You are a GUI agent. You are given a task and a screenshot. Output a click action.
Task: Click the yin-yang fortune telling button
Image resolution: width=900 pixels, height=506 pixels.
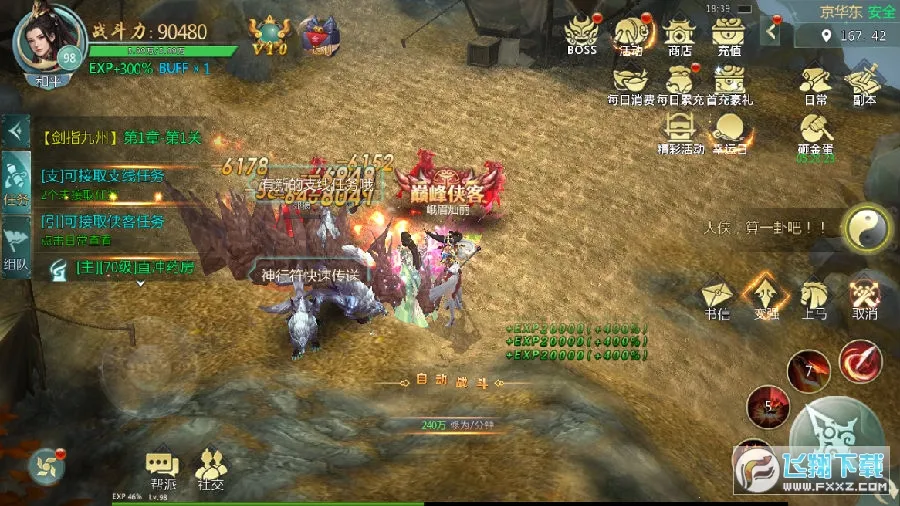[x=864, y=228]
